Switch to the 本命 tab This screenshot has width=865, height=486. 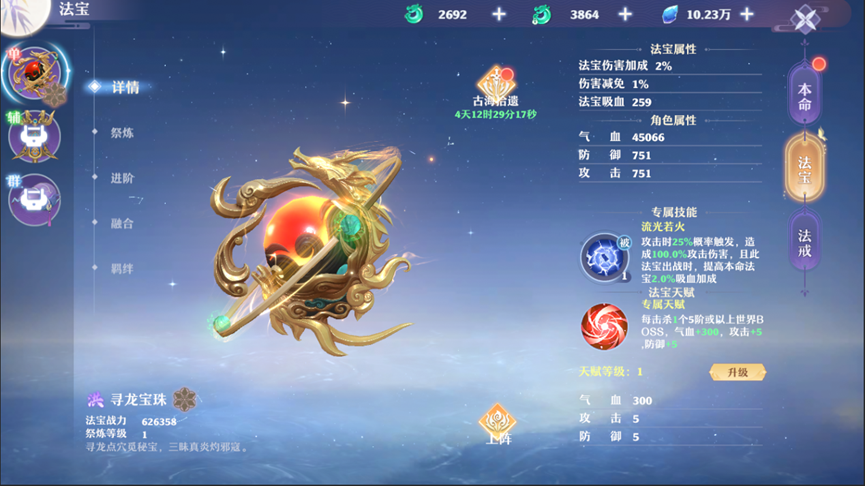(805, 96)
